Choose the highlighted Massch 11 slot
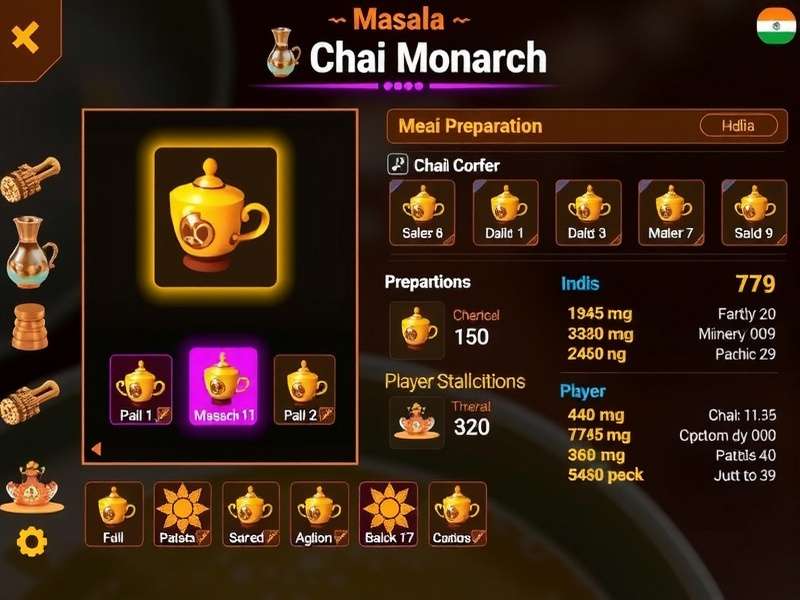The image size is (800, 600). click(224, 387)
